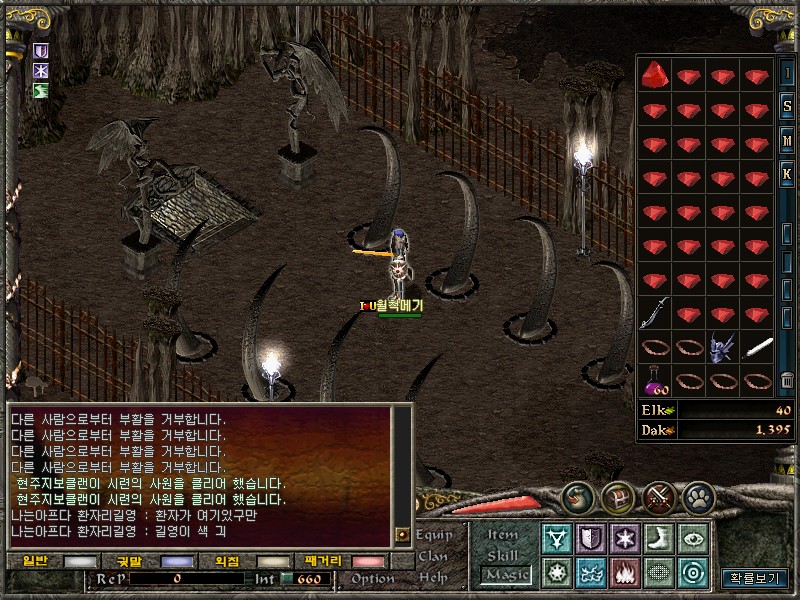Open the paw print round button
The image size is (800, 600).
pos(698,496)
